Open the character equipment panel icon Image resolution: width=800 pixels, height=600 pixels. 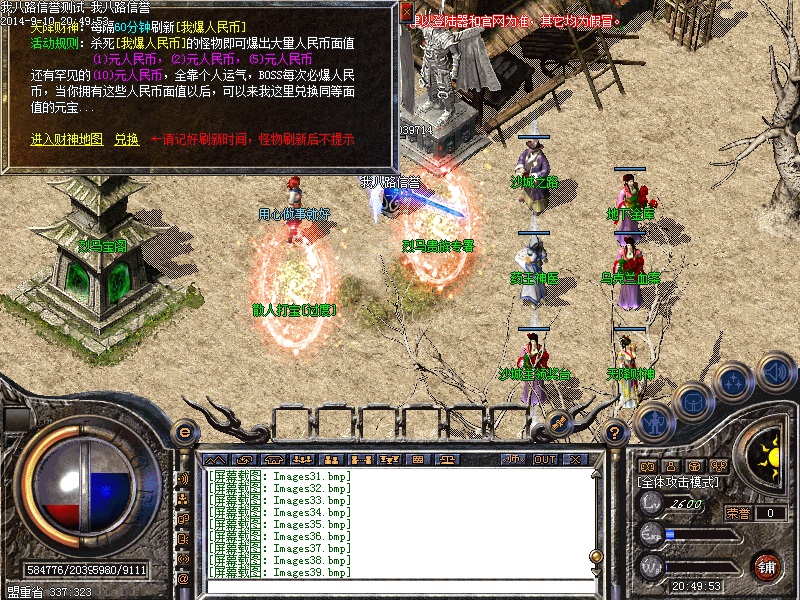click(x=653, y=422)
